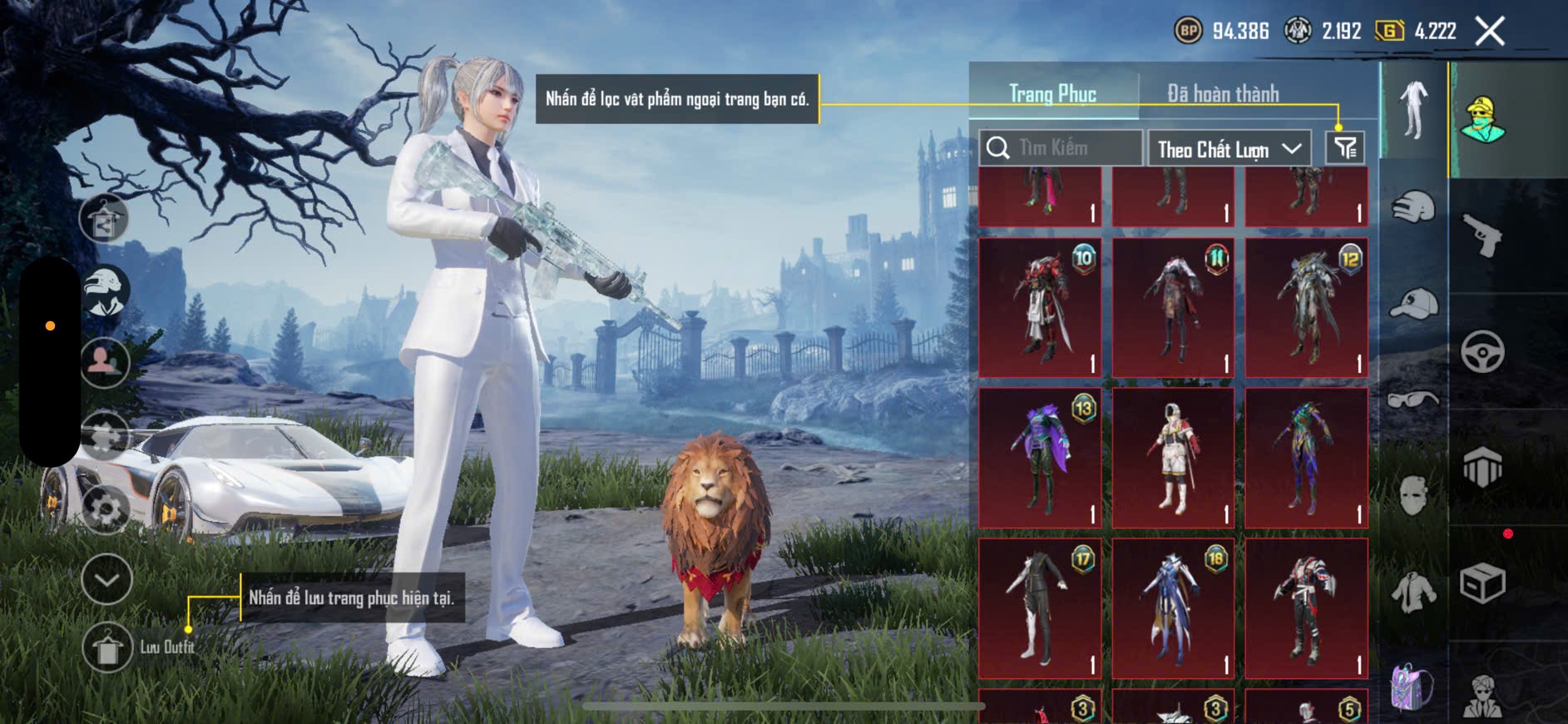Expand the down-arrow button on the left
The image size is (1568, 724).
click(x=106, y=579)
